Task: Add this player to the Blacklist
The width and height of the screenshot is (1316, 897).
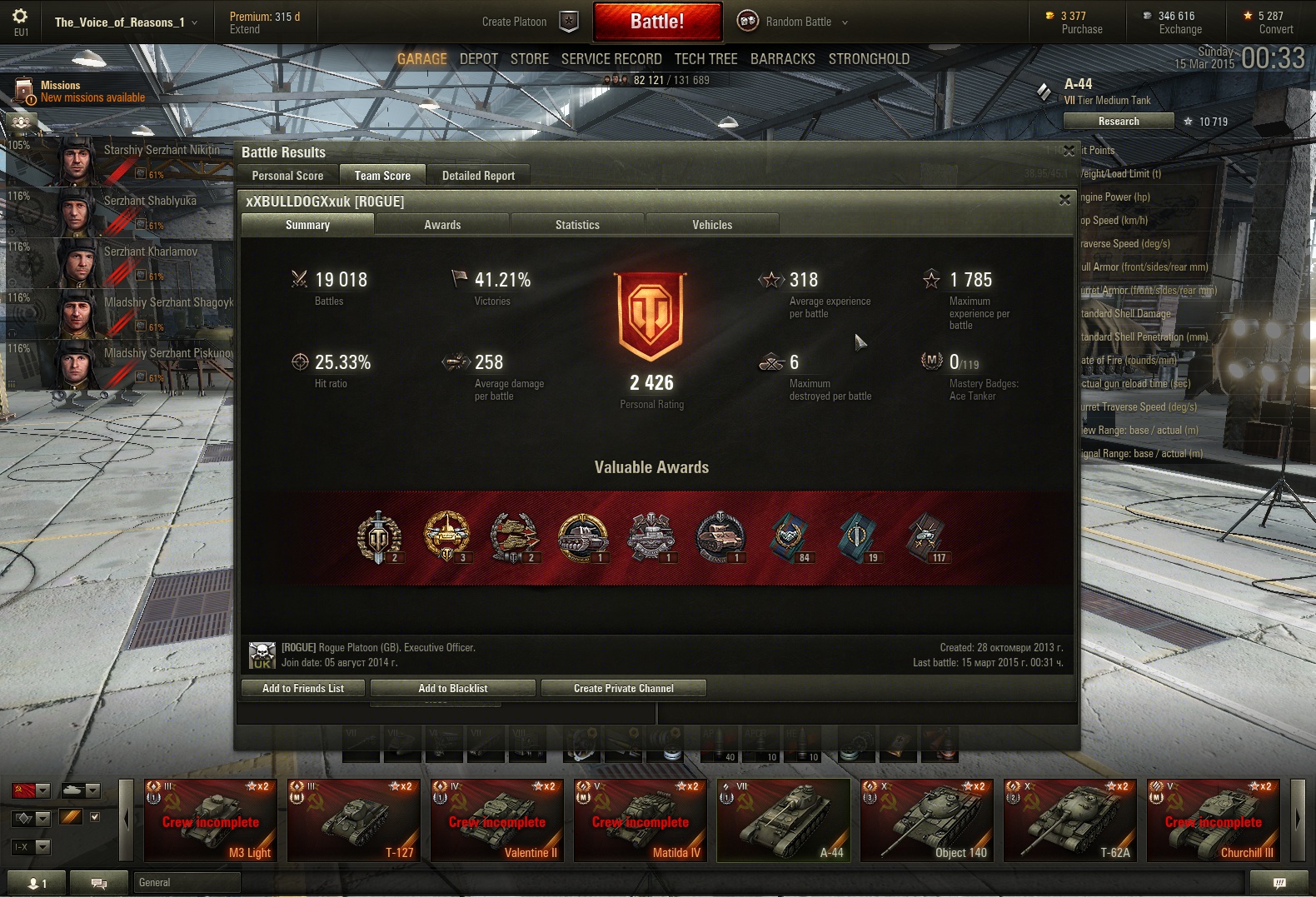Action: [452, 688]
